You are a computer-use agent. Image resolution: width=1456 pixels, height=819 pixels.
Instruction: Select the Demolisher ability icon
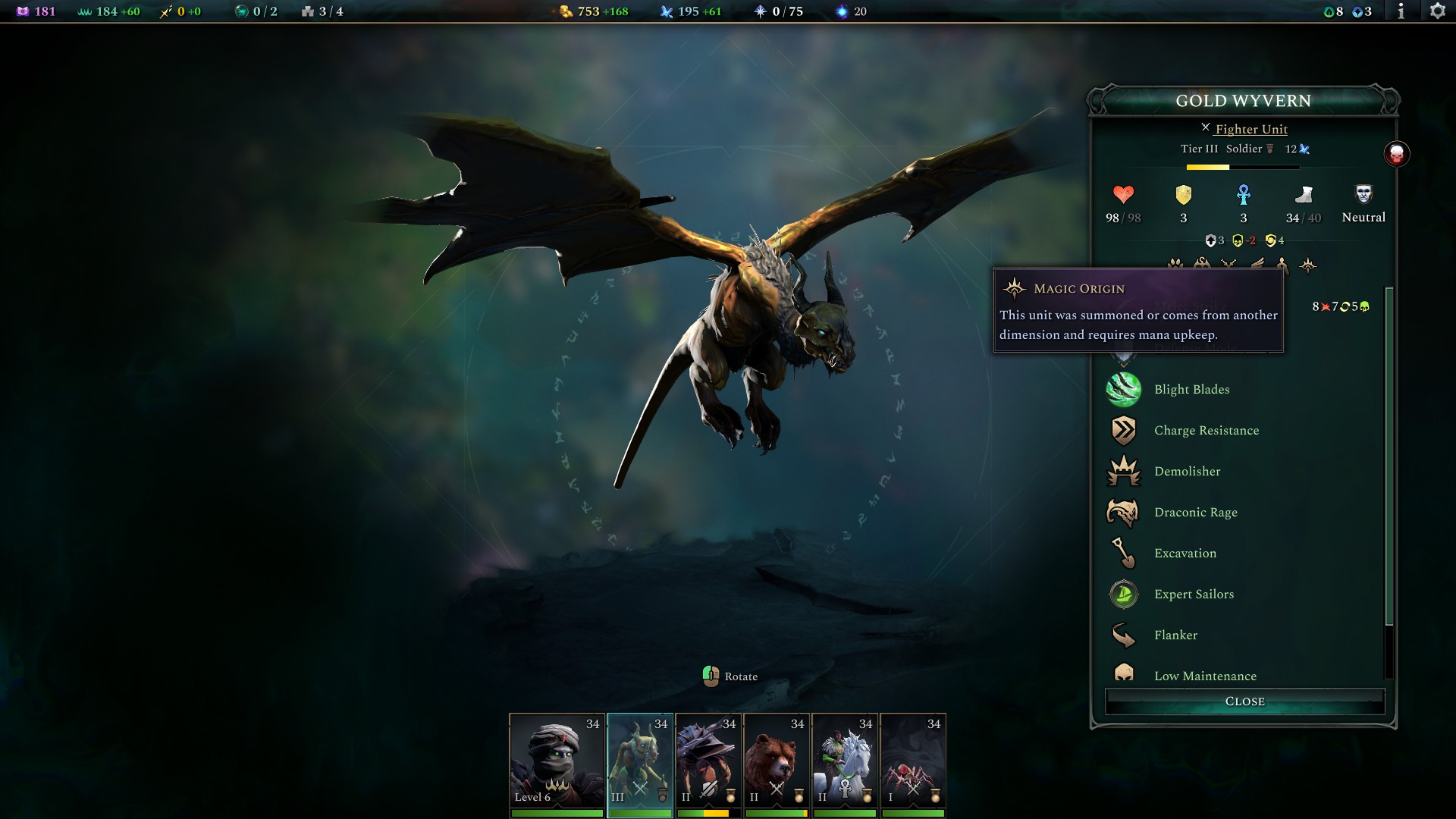click(x=1124, y=471)
